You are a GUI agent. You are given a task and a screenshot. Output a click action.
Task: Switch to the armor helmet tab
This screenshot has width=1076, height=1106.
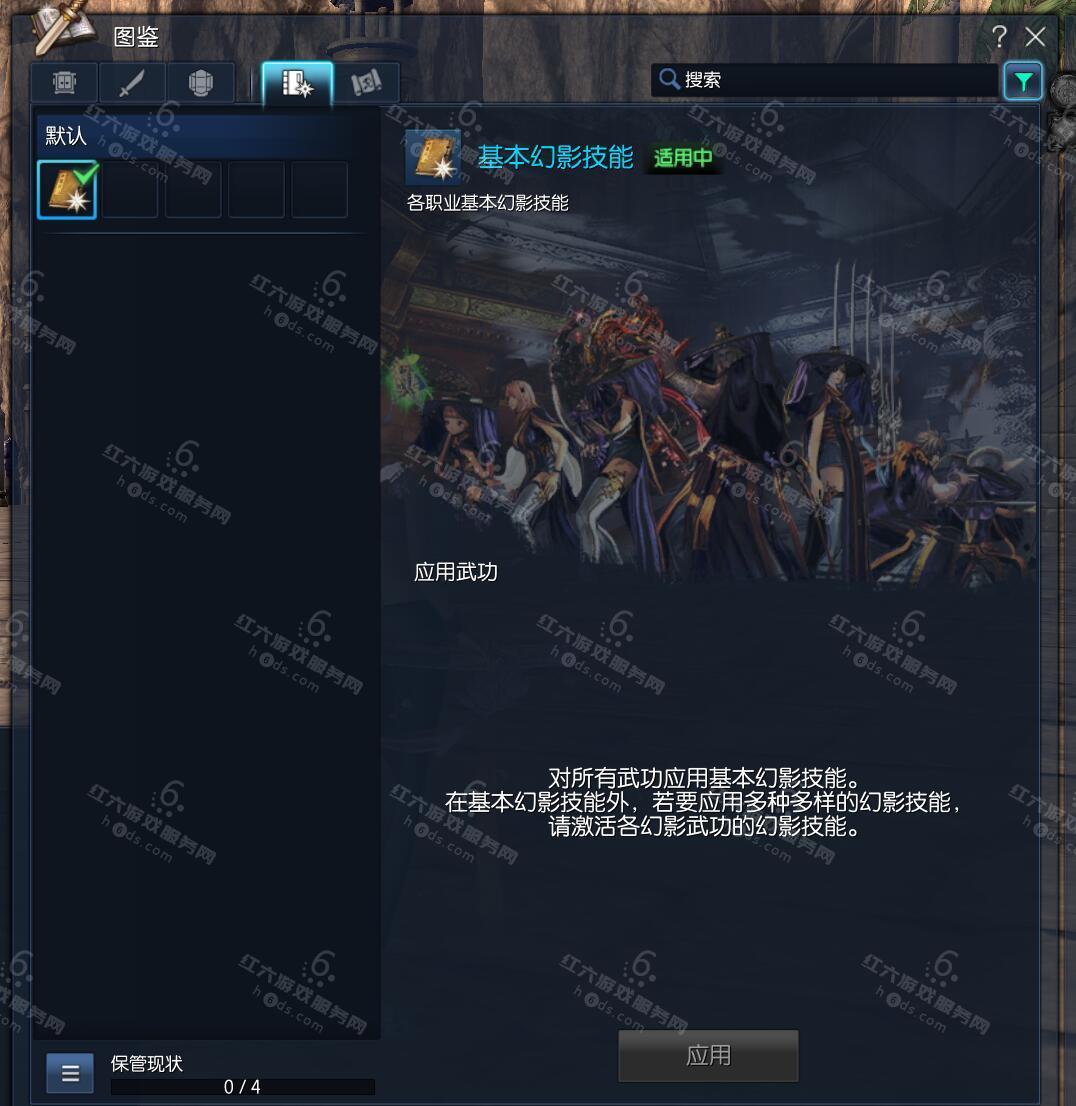tap(200, 83)
